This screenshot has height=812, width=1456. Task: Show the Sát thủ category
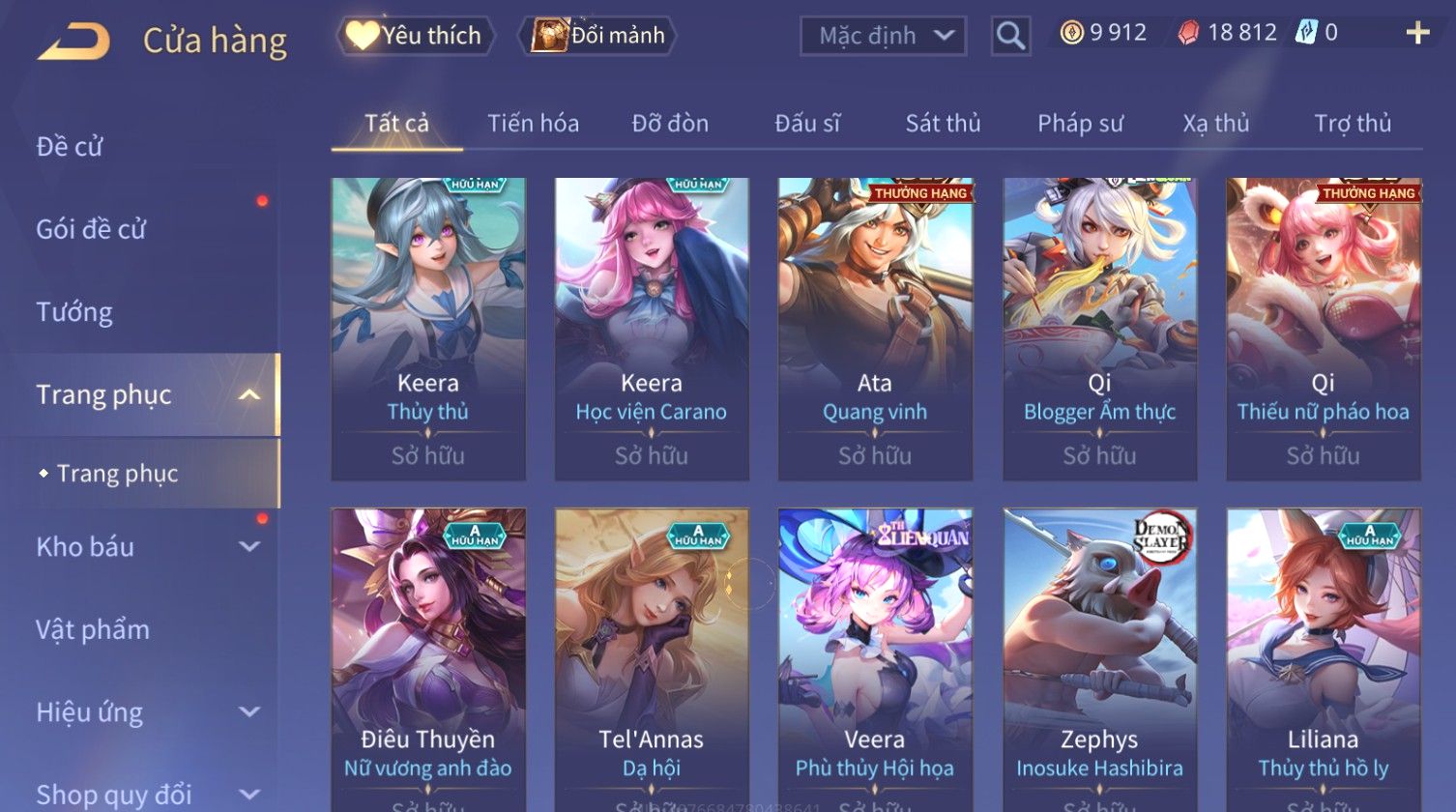click(x=943, y=124)
